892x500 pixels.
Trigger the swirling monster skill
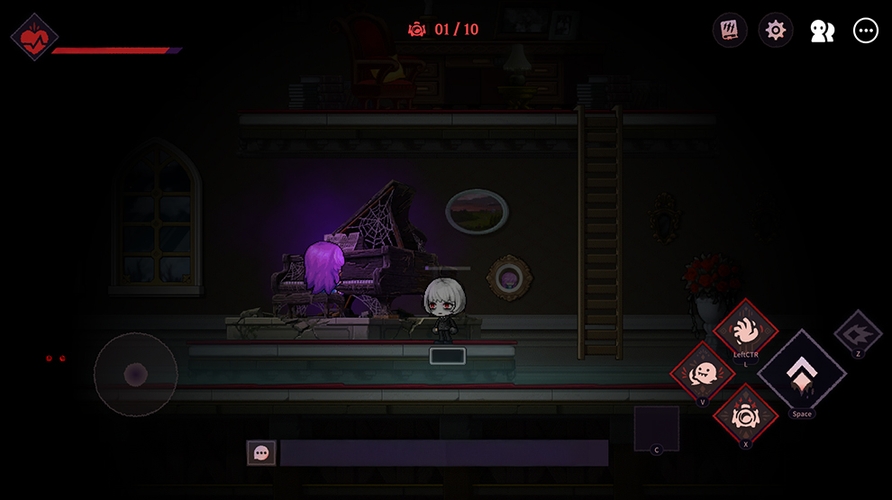(x=745, y=412)
